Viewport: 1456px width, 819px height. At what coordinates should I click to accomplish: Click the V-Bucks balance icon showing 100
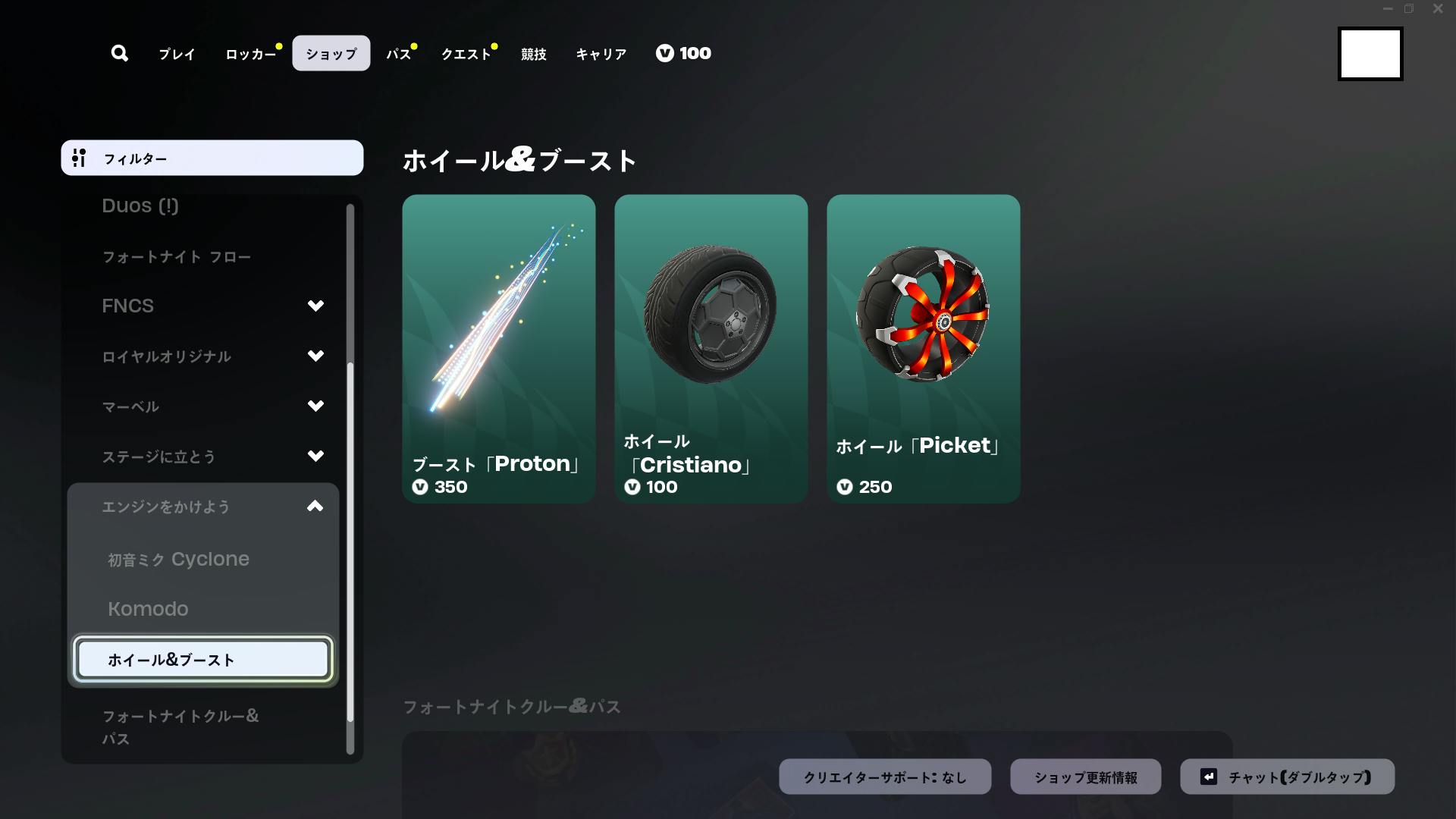pos(665,53)
